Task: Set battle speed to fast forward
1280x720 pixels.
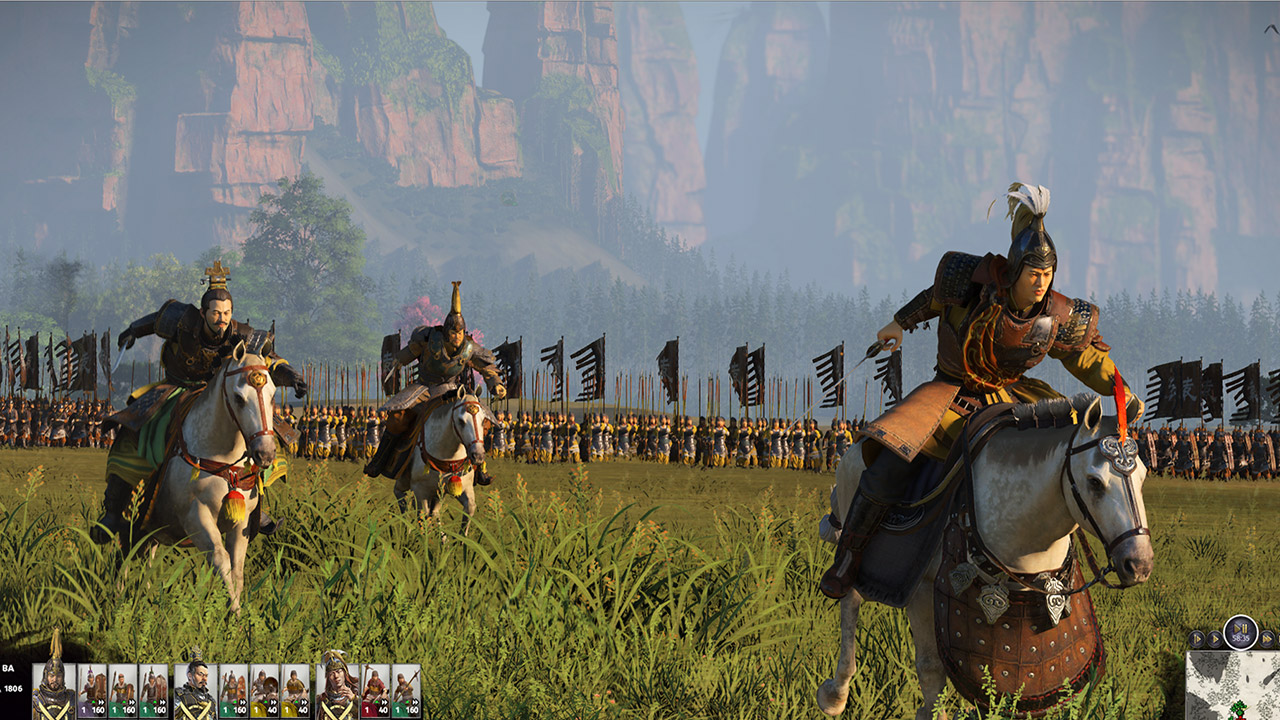Action: 1267,639
